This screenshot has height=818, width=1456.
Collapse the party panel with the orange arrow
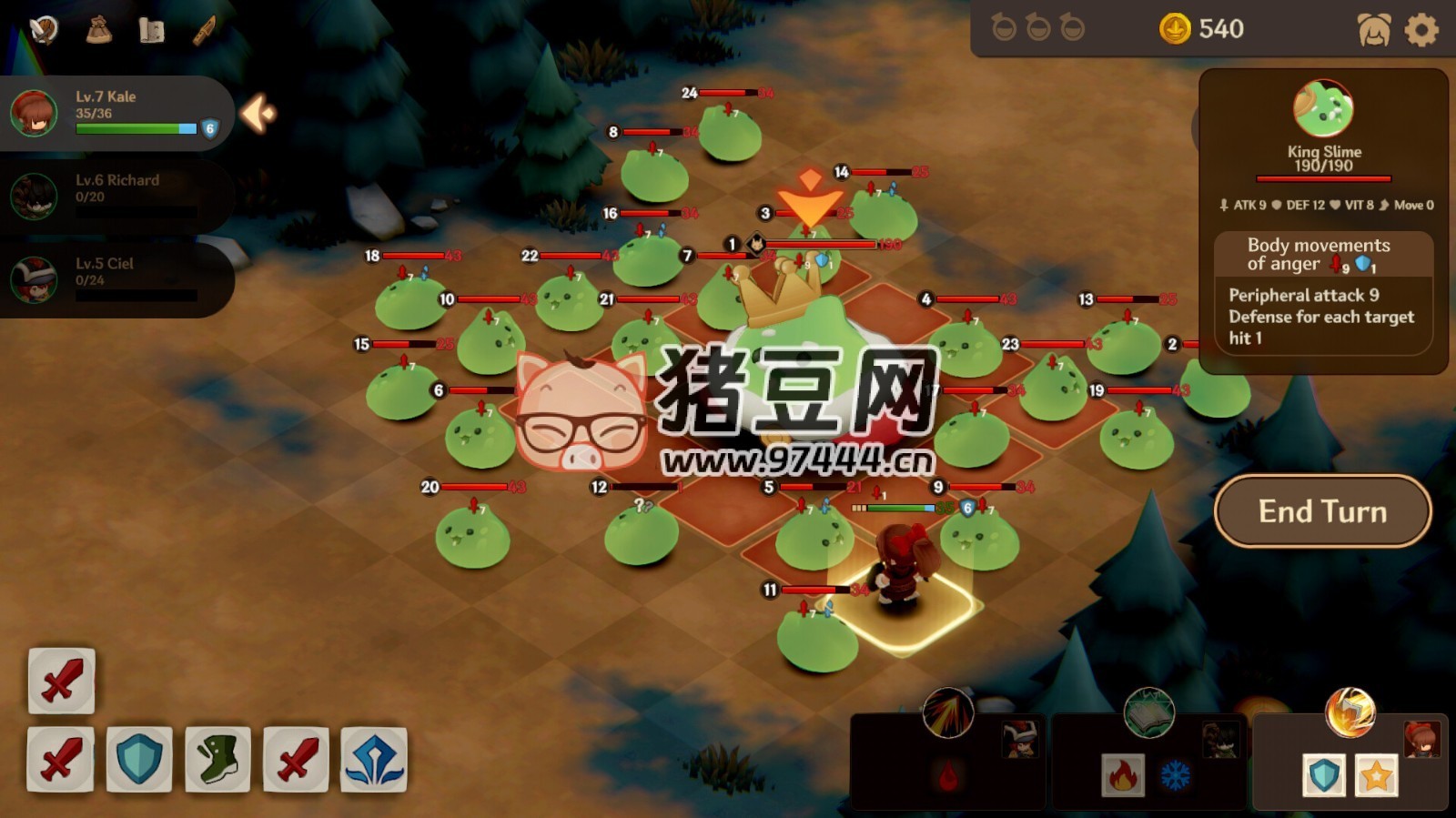pyautogui.click(x=256, y=115)
